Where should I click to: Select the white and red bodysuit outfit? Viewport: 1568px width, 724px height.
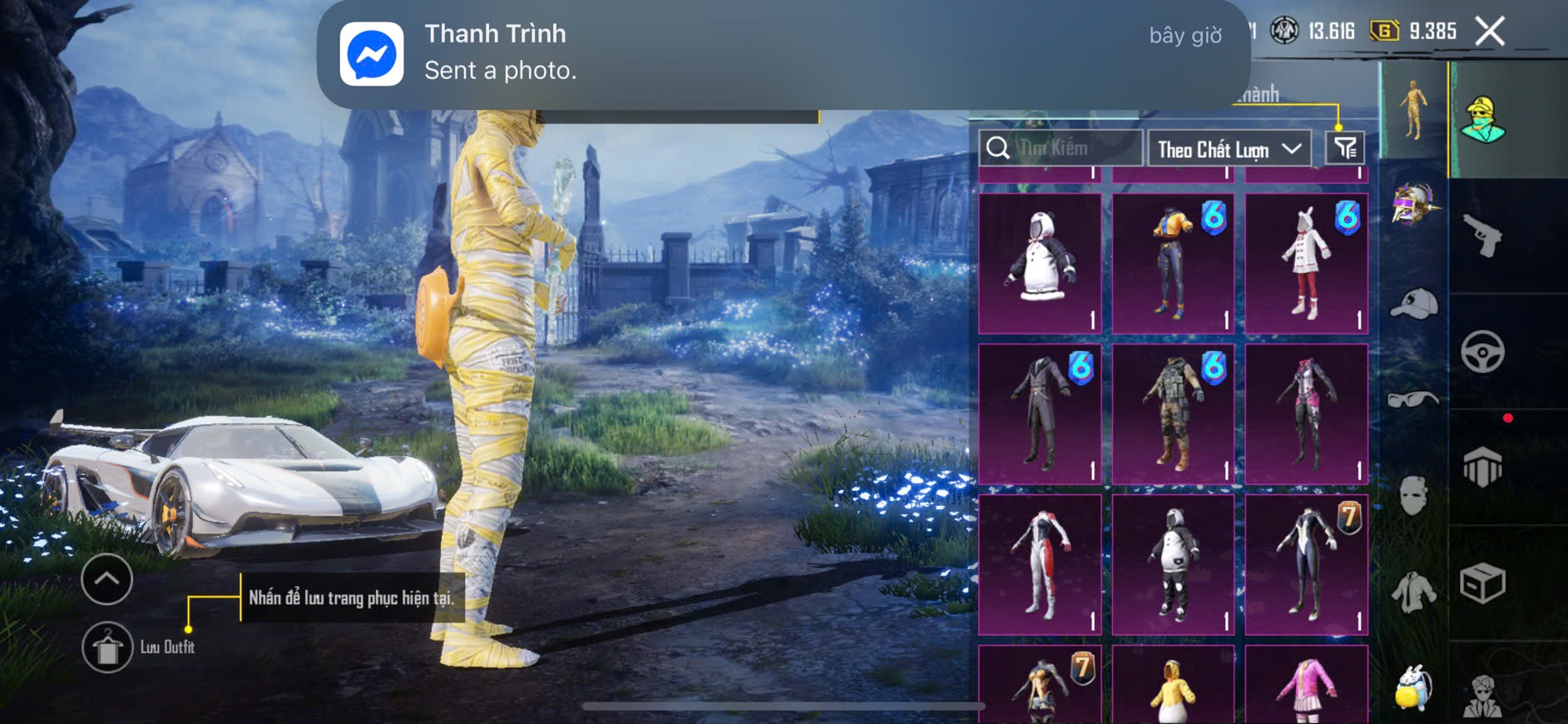pos(1040,564)
